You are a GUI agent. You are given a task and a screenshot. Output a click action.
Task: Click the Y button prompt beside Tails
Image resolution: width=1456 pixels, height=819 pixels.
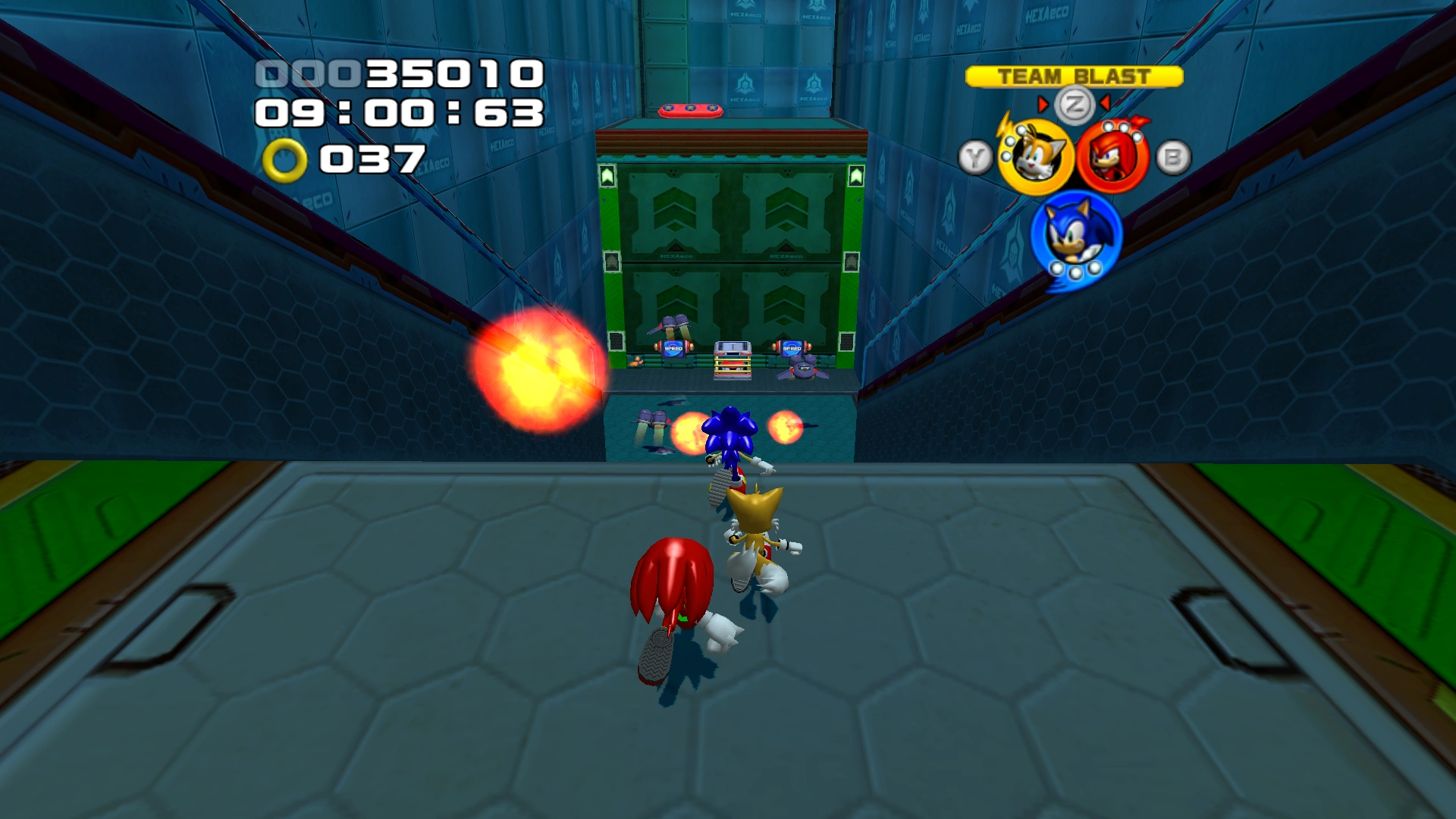(x=974, y=157)
